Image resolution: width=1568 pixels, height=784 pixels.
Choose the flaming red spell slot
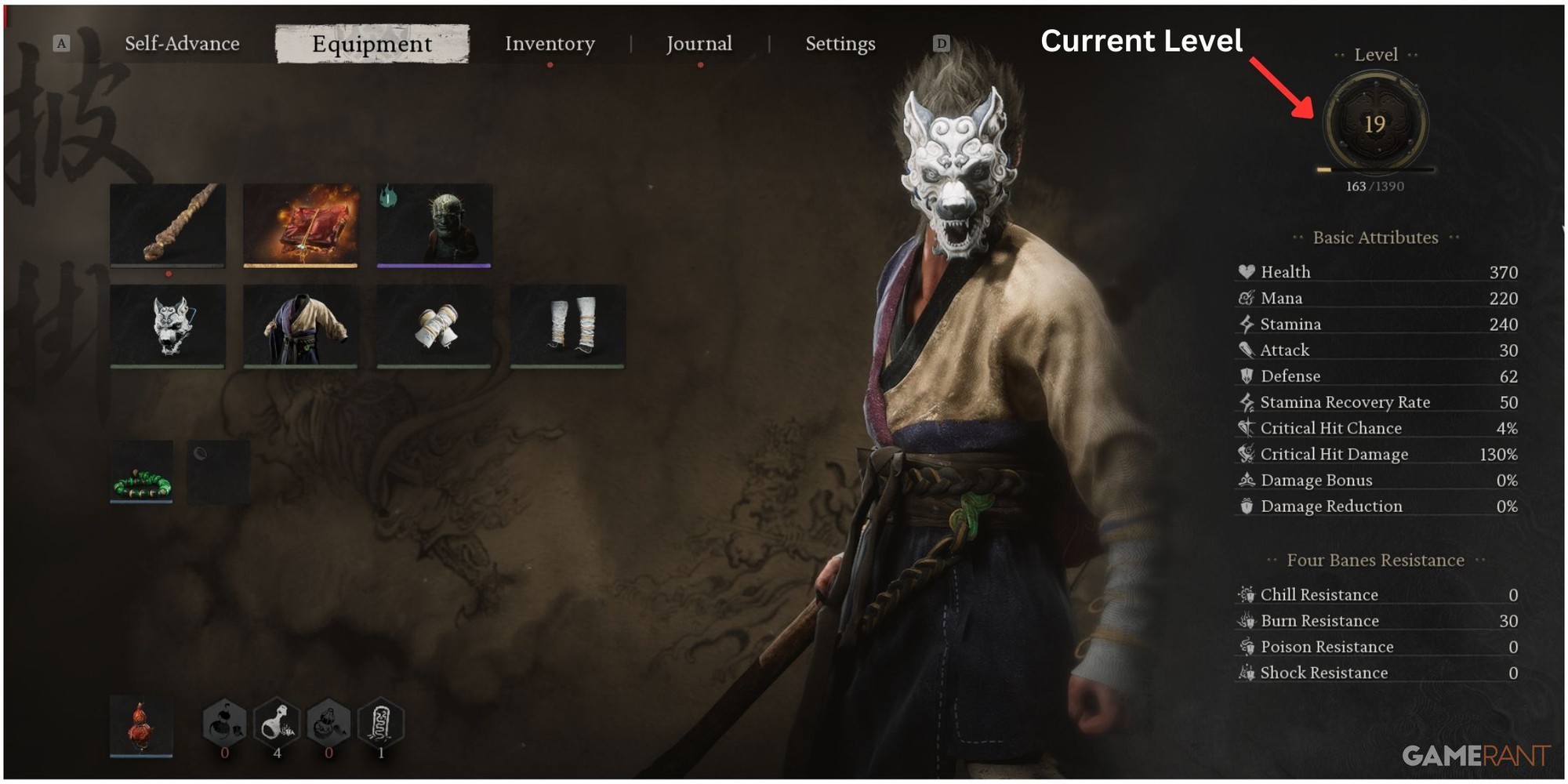(x=301, y=225)
